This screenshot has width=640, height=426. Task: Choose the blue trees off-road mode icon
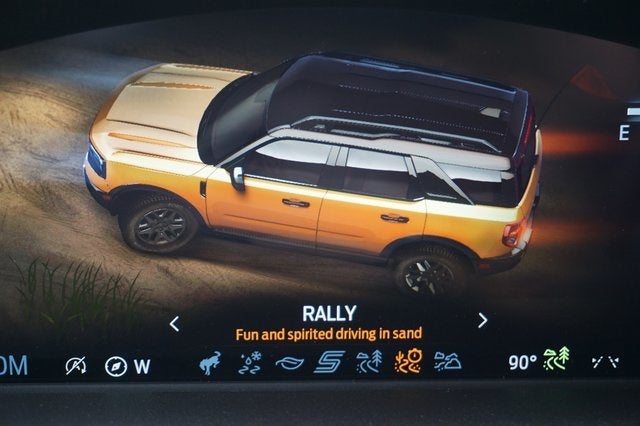pos(369,362)
